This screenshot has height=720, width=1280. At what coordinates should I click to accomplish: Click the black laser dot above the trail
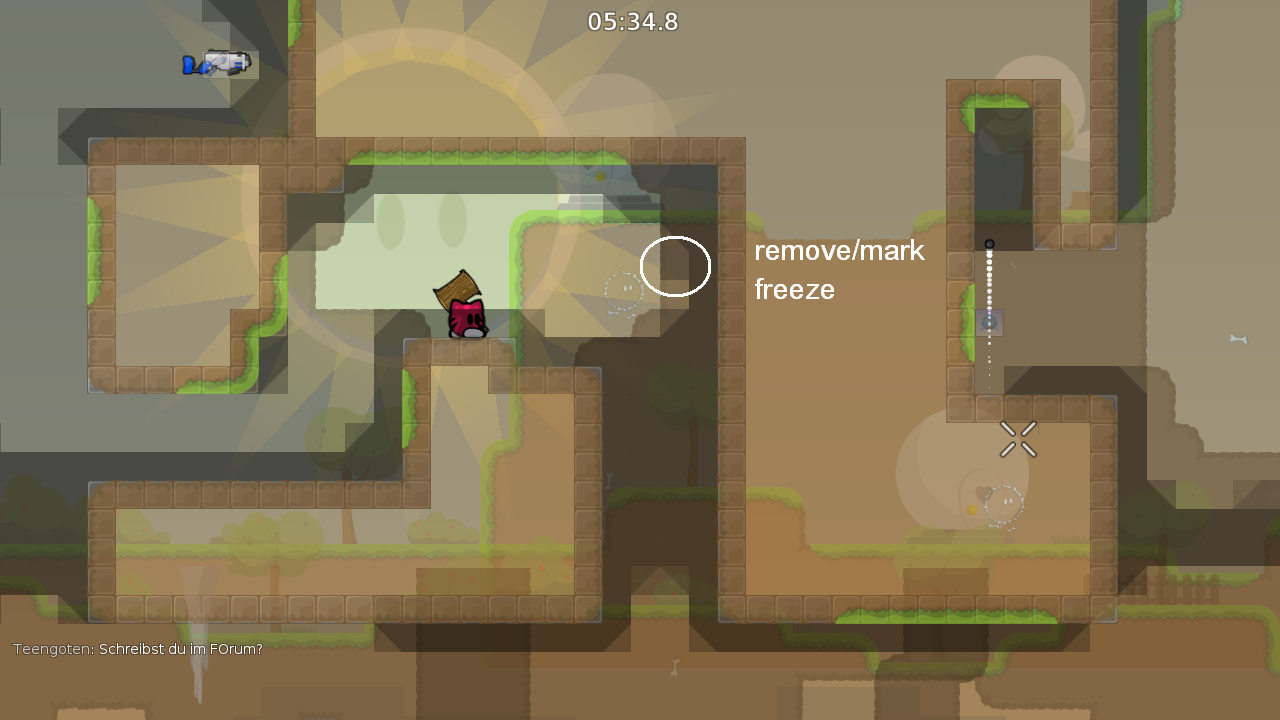990,243
